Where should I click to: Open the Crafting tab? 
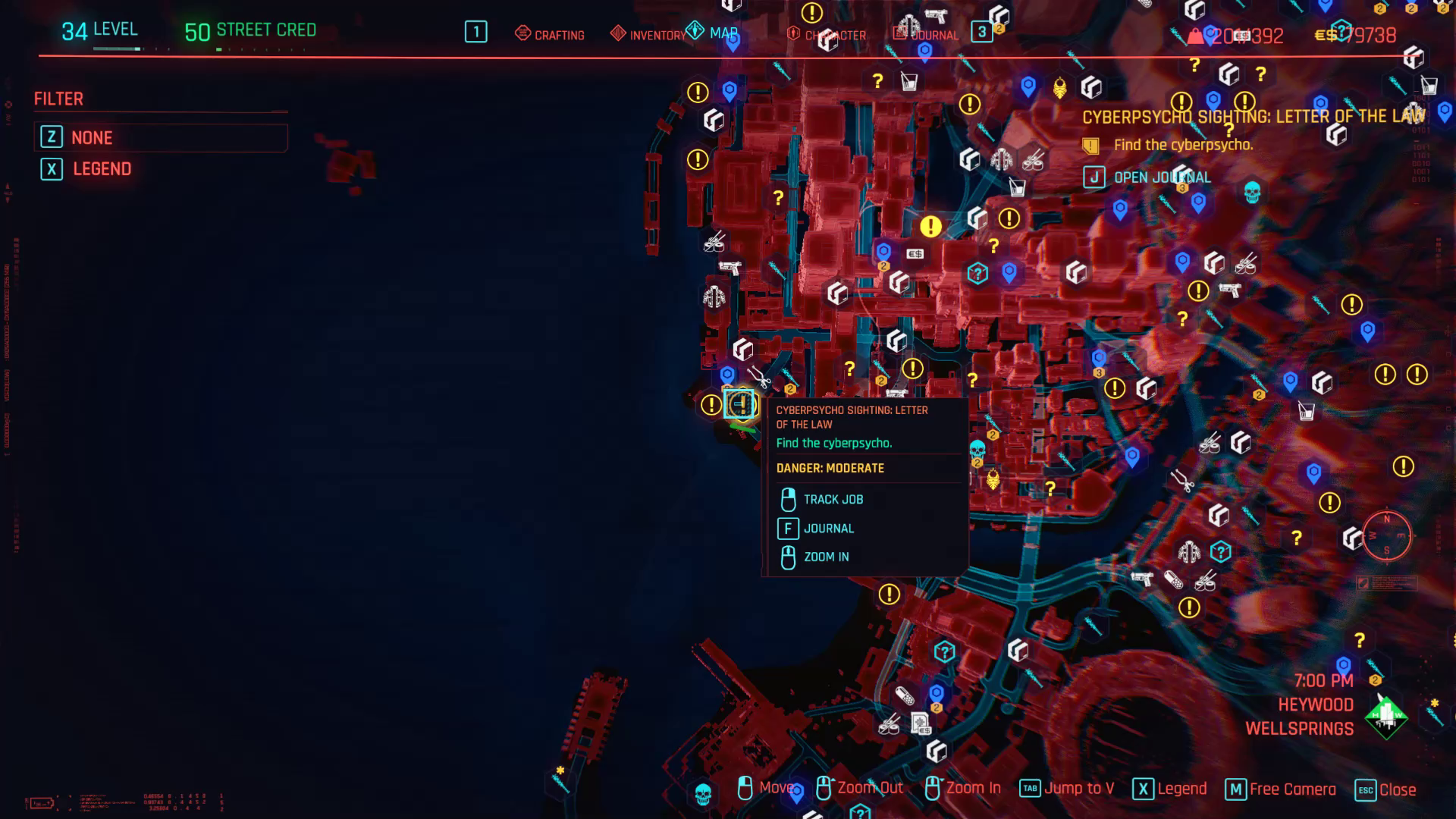click(560, 34)
